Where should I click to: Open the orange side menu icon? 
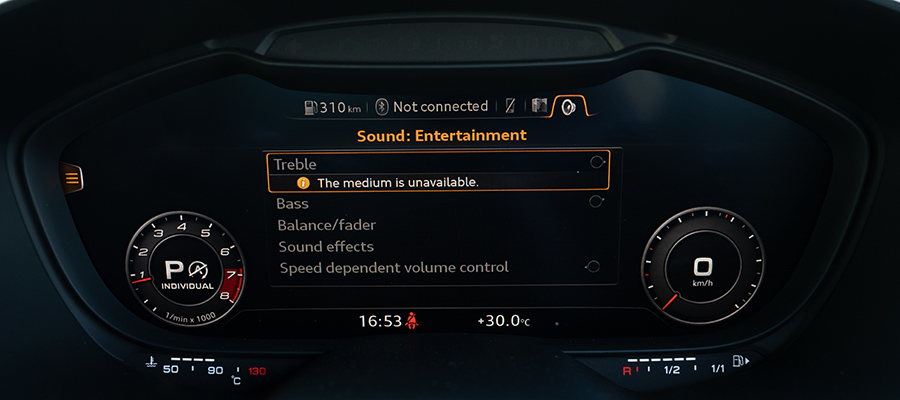click(x=73, y=178)
